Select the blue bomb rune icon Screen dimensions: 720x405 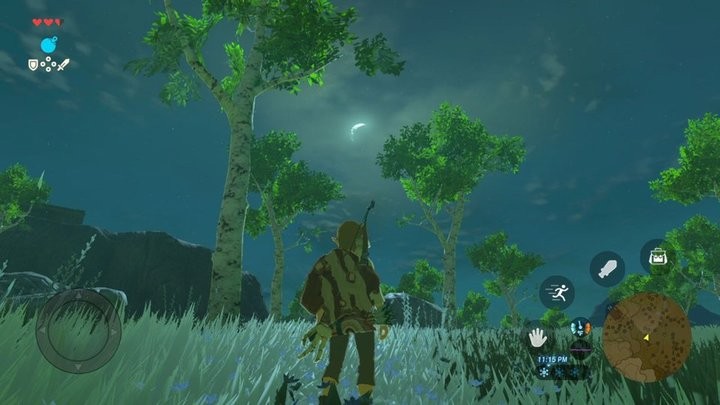click(x=49, y=45)
